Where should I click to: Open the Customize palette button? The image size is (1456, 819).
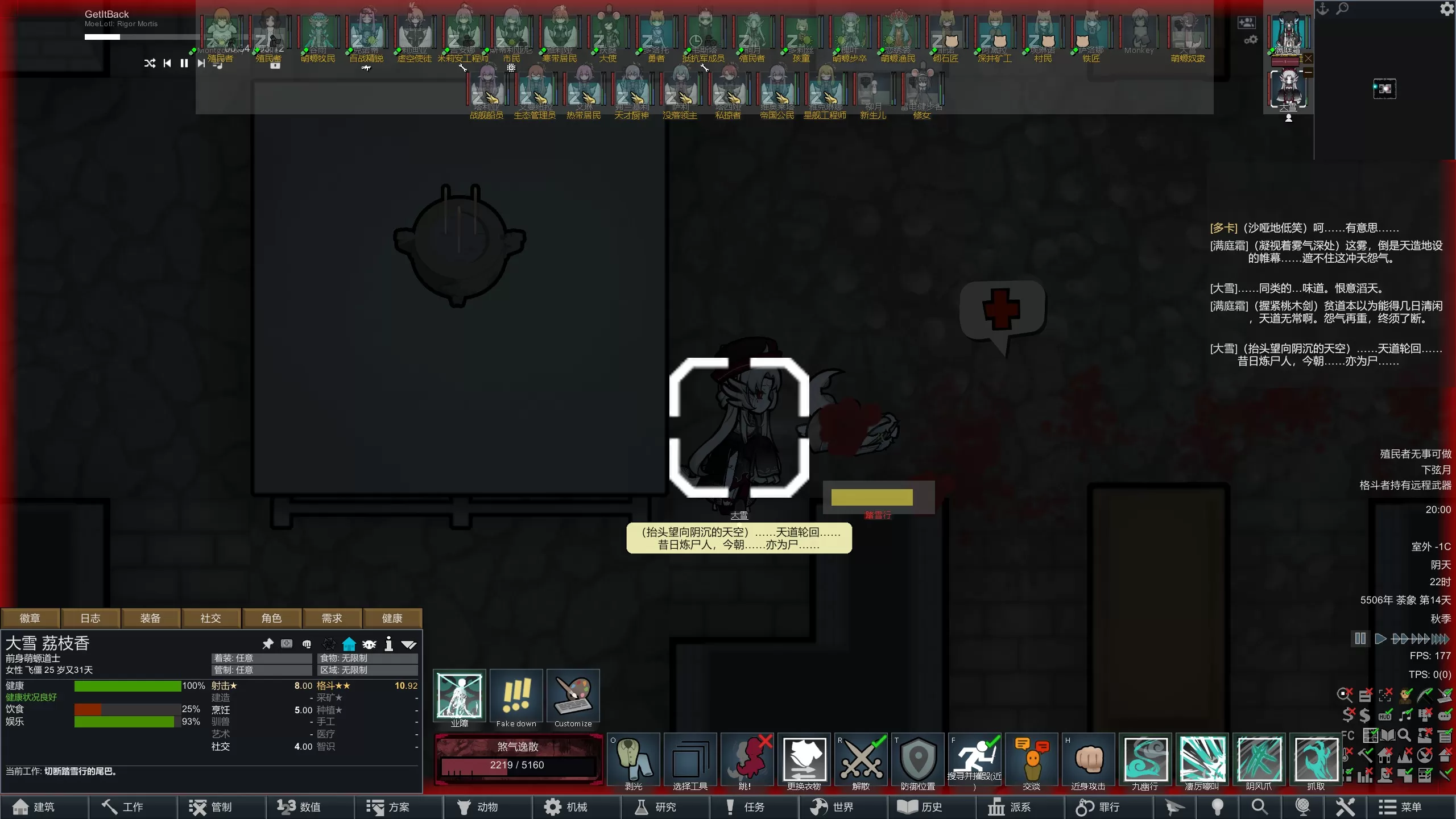tap(573, 697)
